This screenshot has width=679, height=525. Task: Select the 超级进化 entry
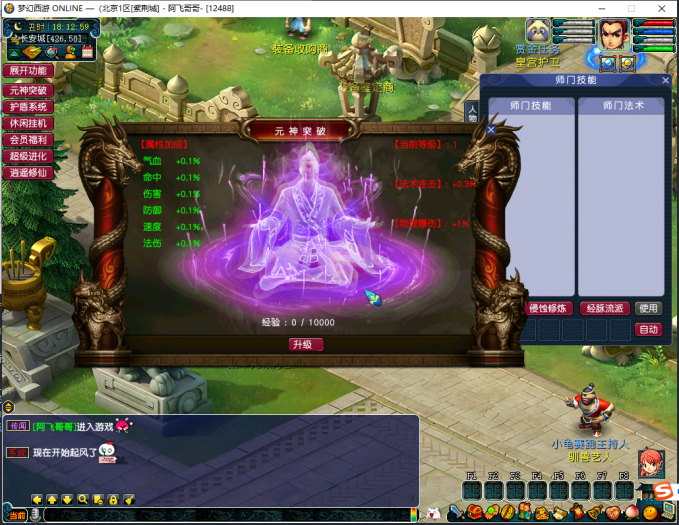point(29,156)
